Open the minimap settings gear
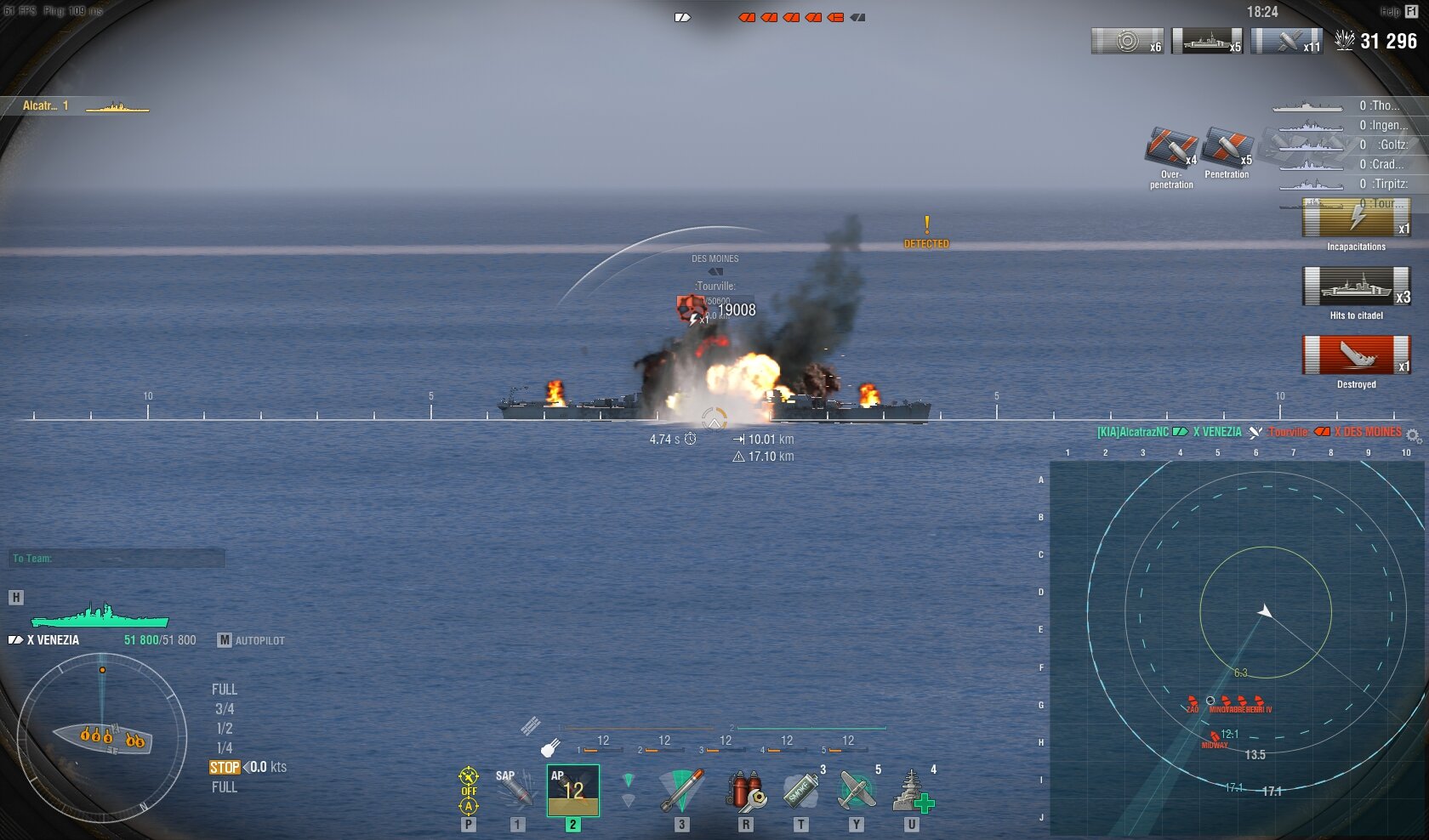This screenshot has height=840, width=1429. (1413, 436)
